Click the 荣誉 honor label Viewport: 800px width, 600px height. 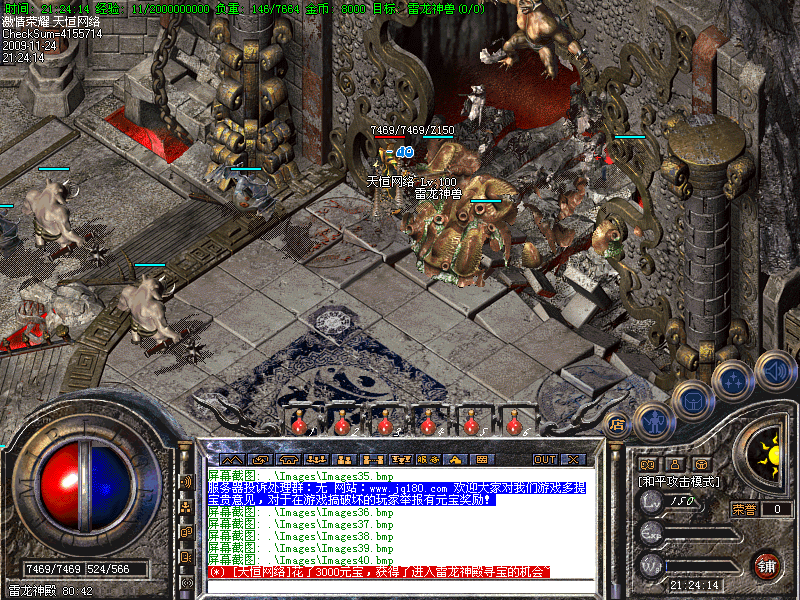tap(744, 509)
